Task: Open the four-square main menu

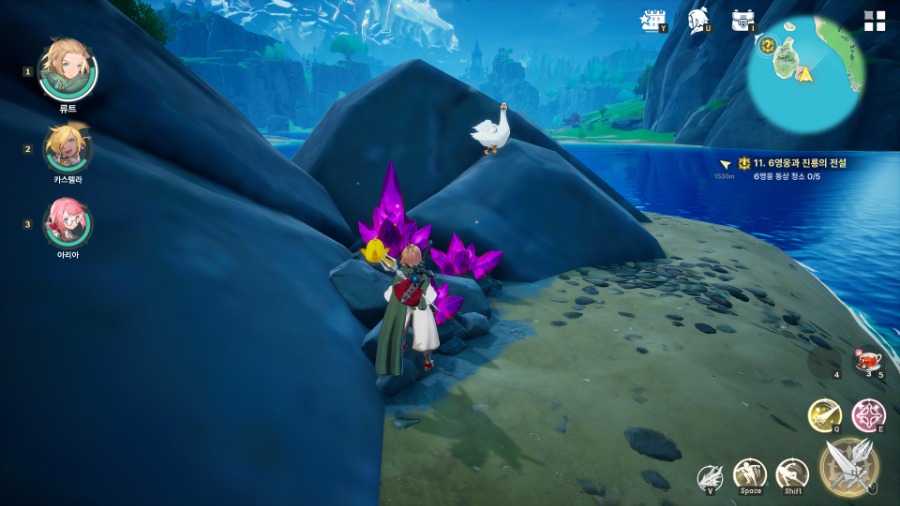Action: pyautogui.click(x=875, y=21)
